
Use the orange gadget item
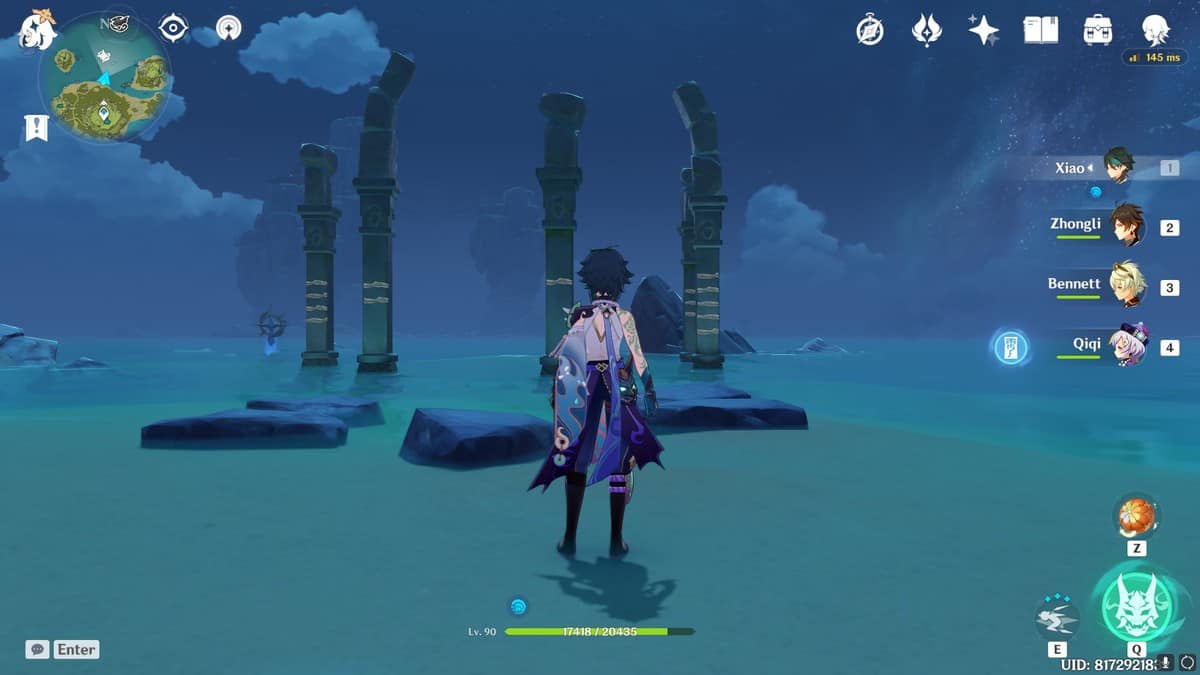click(1136, 517)
